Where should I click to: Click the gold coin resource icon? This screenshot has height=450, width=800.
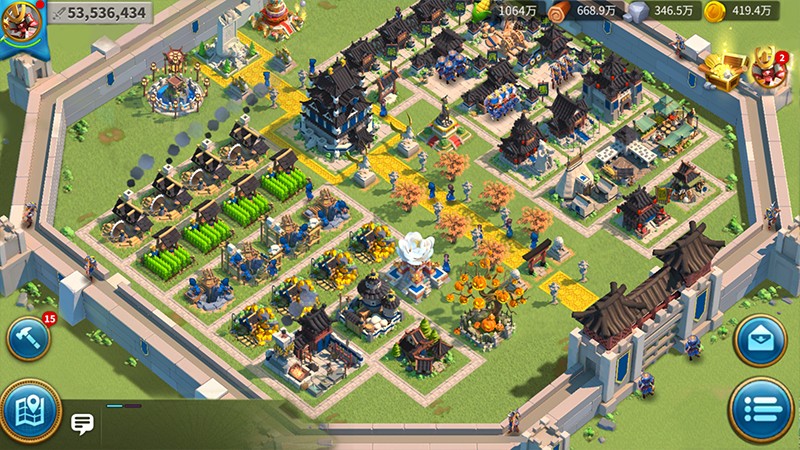coord(713,11)
